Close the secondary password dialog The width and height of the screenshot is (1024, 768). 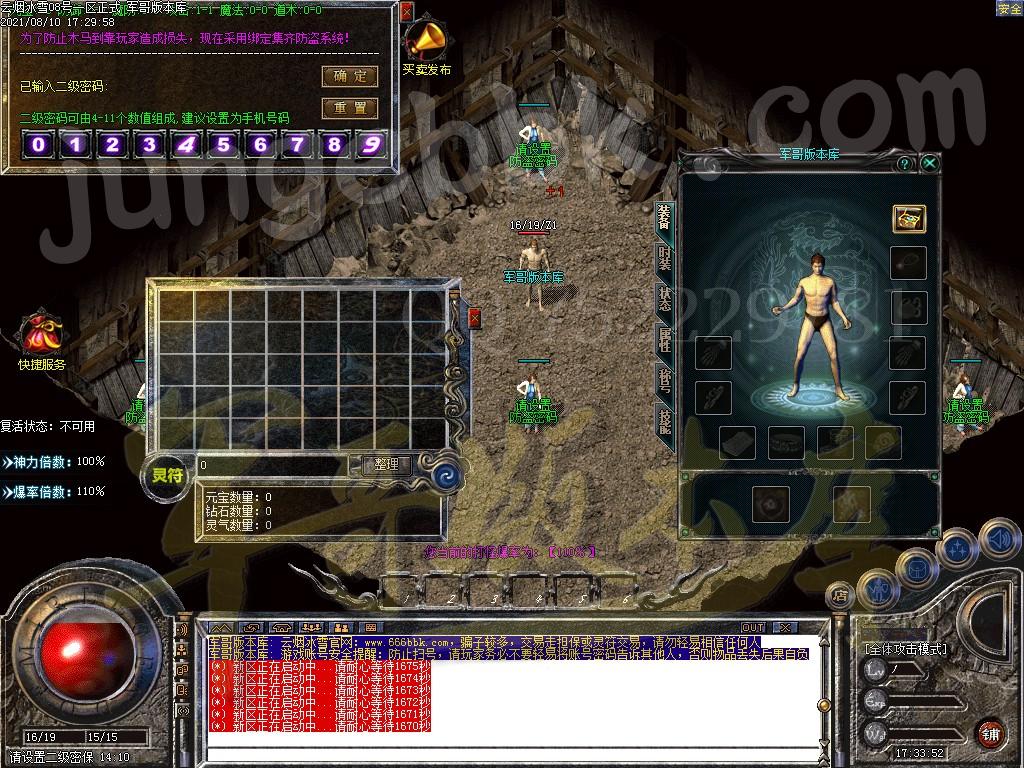coord(406,12)
